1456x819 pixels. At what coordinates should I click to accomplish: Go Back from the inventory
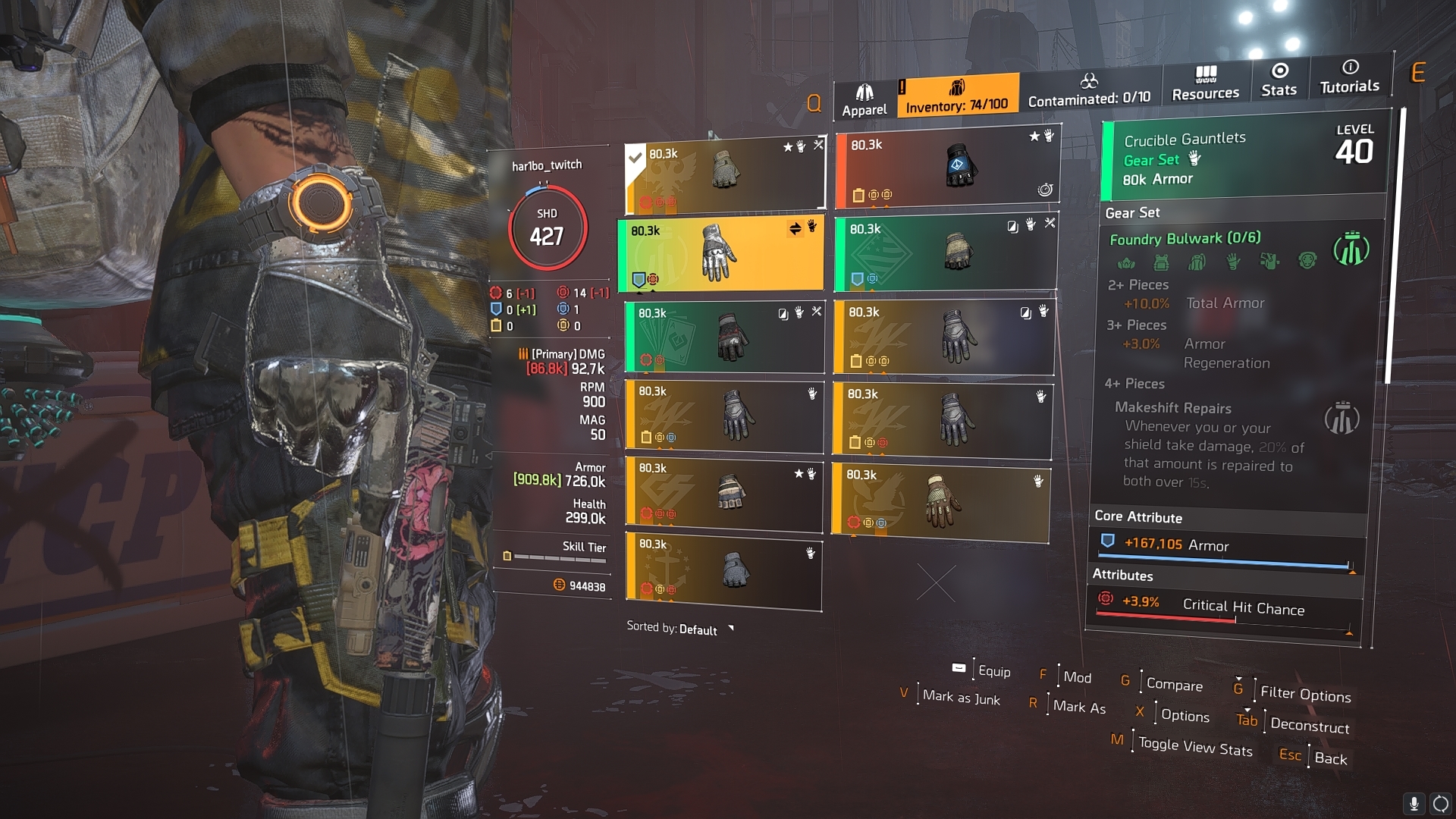[1330, 758]
